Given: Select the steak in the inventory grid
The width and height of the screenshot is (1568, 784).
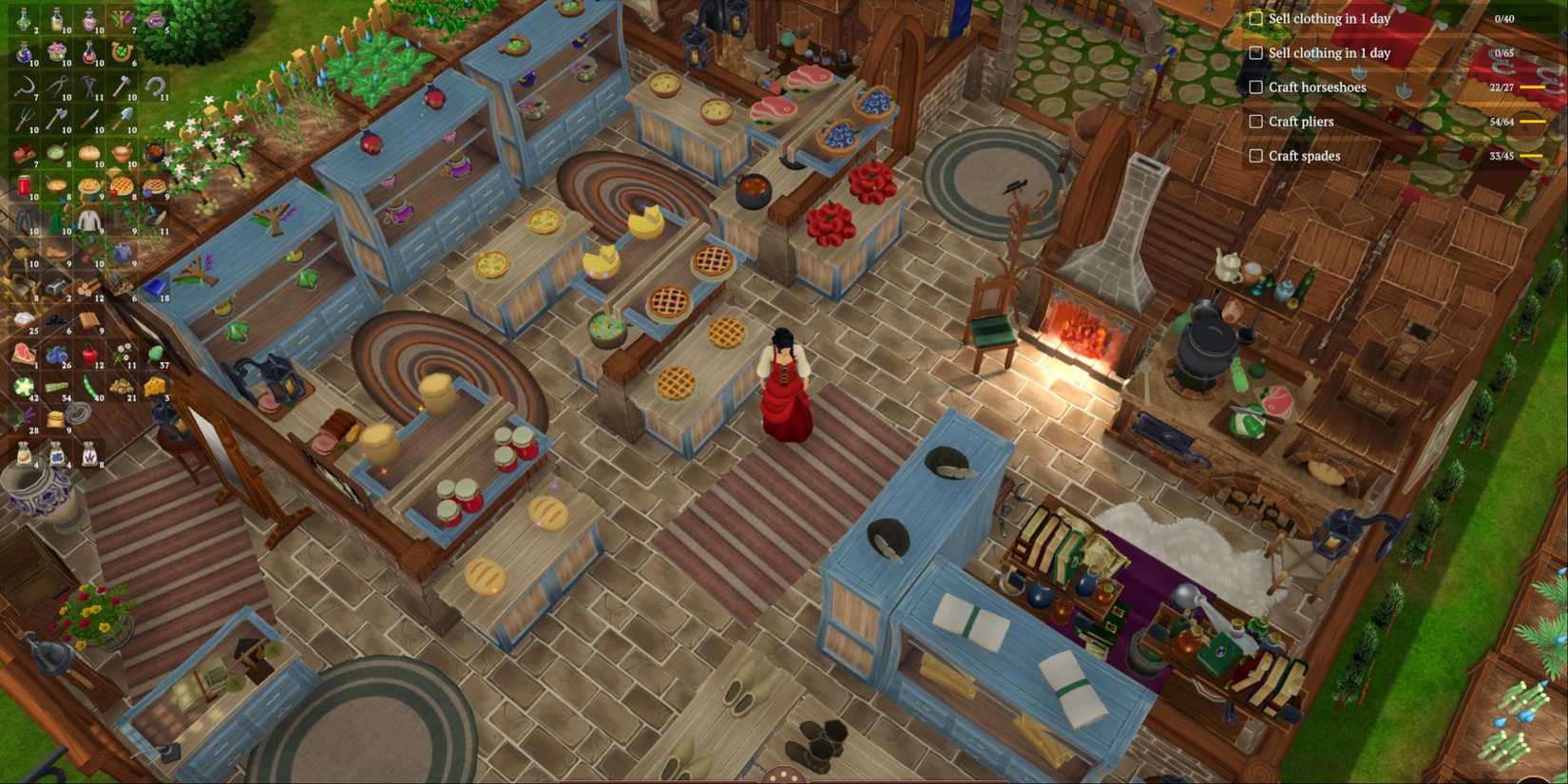Looking at the screenshot, I should click(24, 351).
